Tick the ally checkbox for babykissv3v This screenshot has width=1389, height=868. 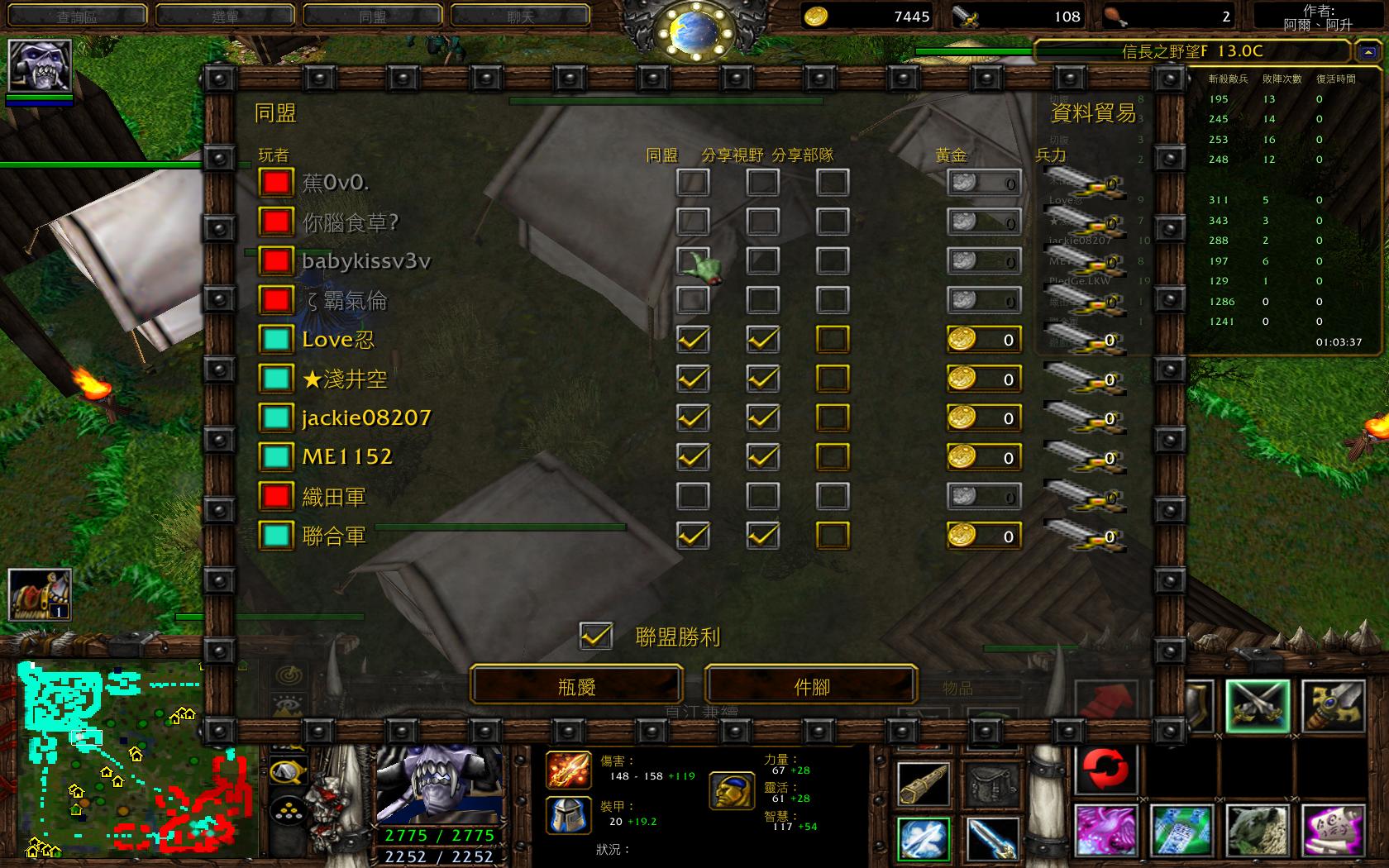point(693,261)
